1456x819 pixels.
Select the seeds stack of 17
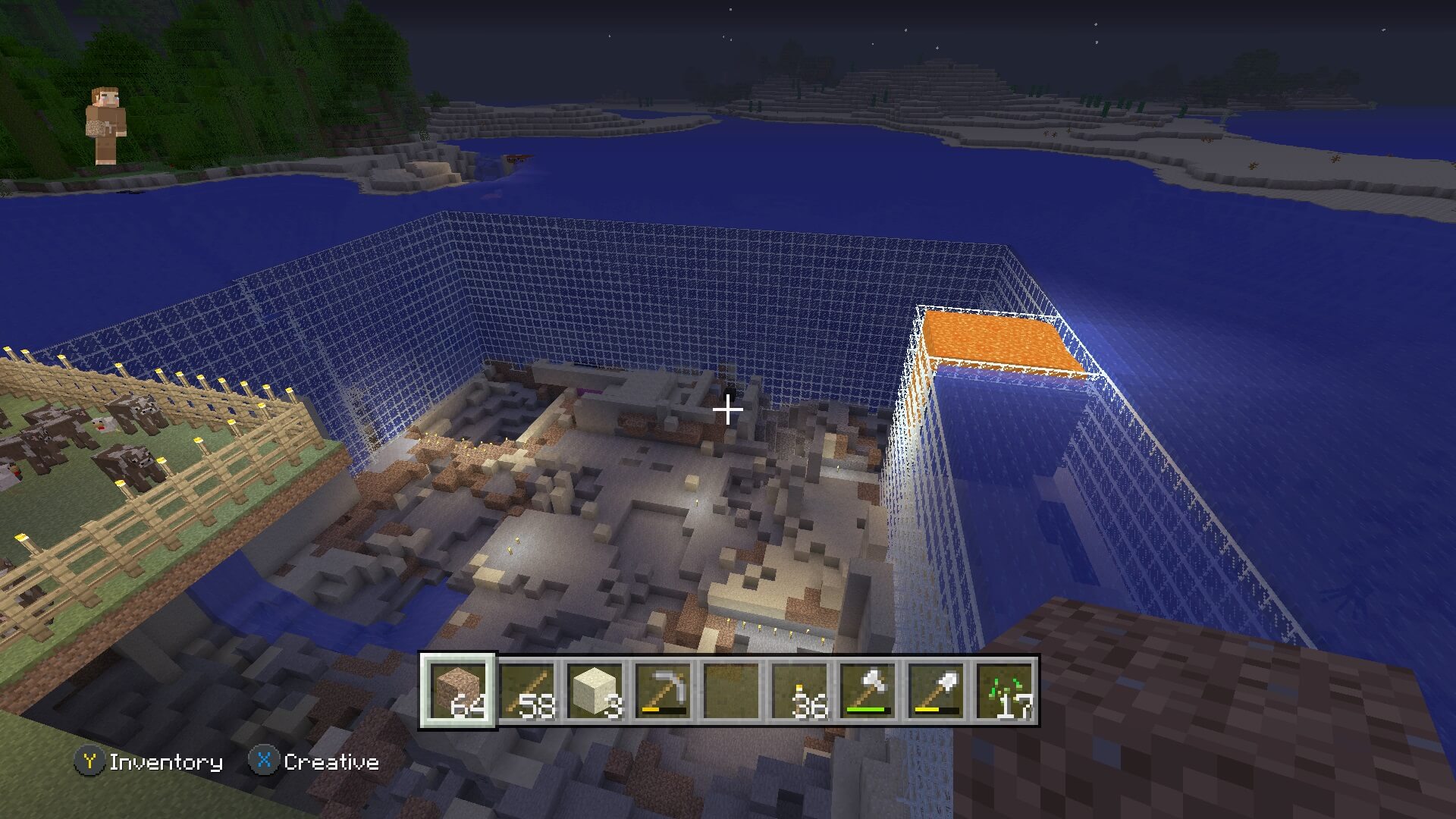point(1003,691)
